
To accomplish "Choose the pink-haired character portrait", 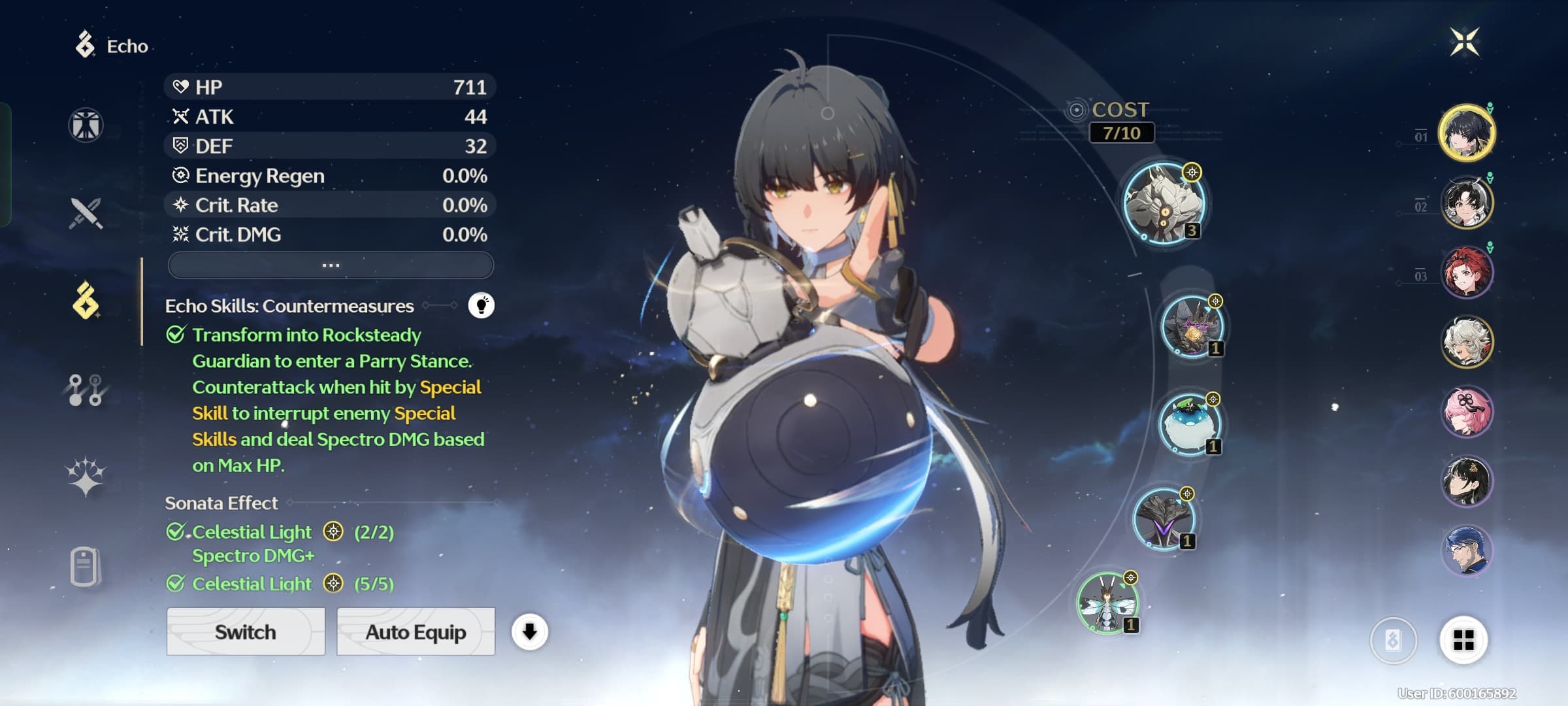I will coord(1467,412).
